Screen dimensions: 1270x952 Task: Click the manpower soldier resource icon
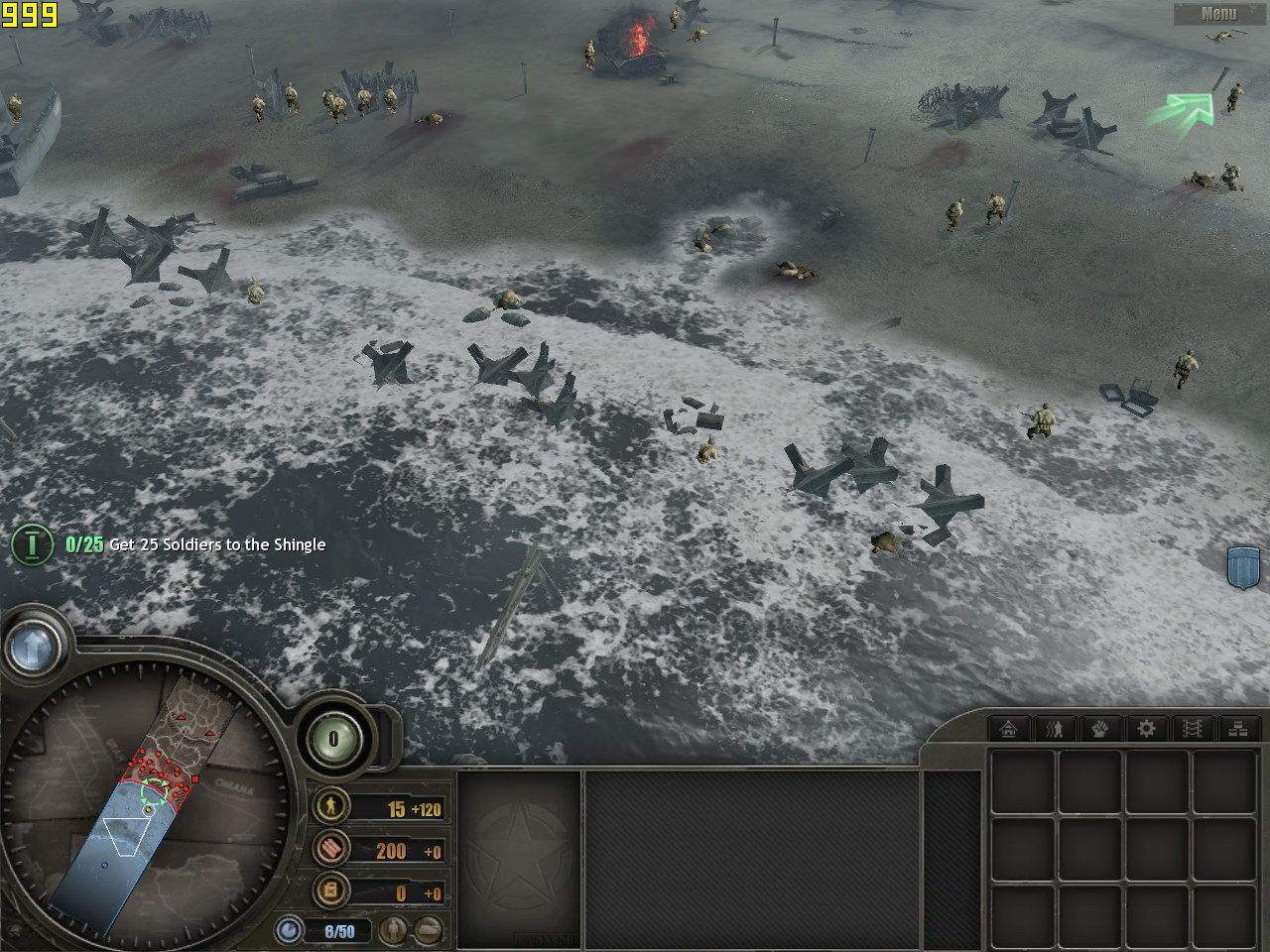click(x=331, y=806)
